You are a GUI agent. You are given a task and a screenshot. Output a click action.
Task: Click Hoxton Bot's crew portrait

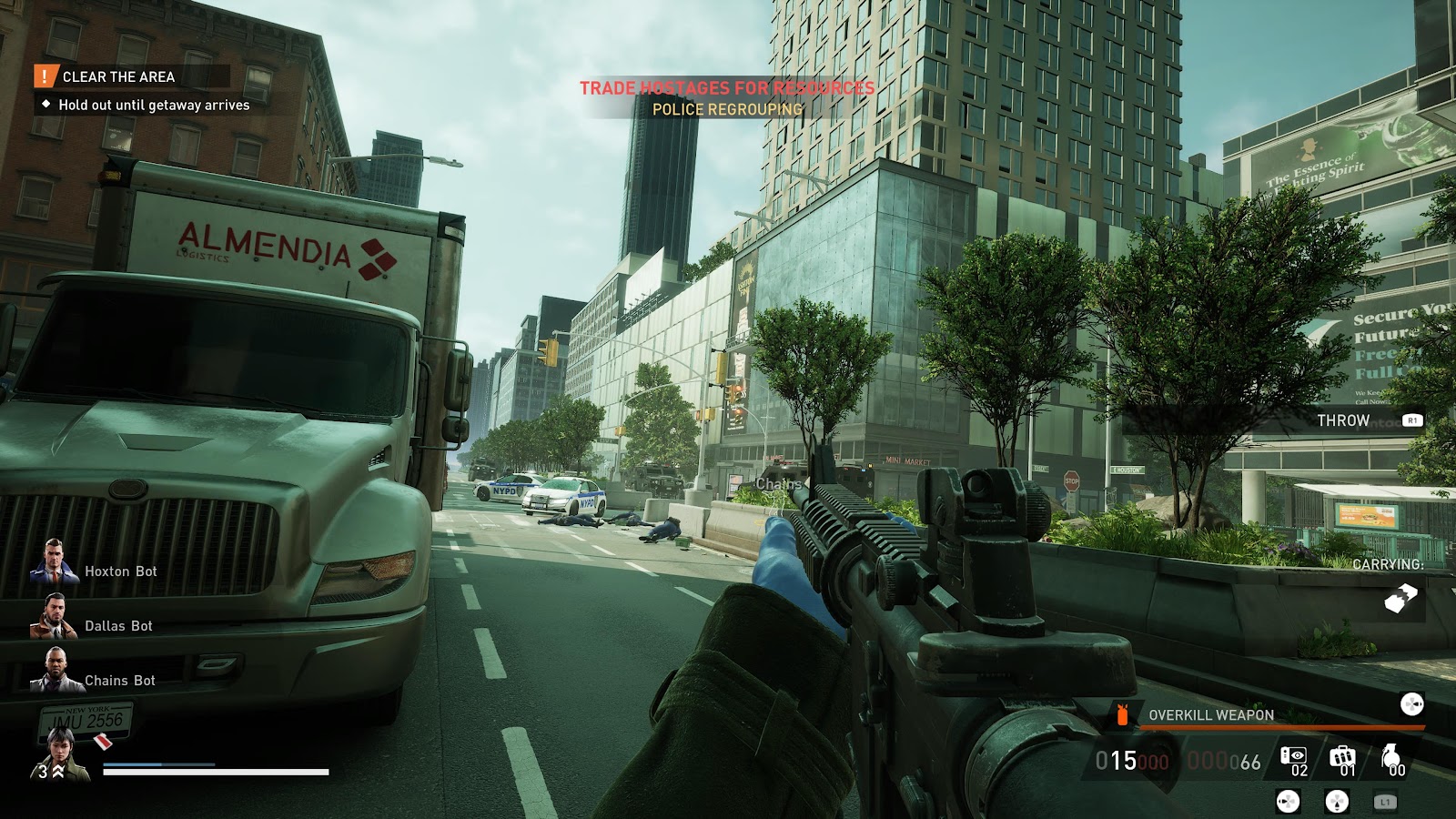54,561
